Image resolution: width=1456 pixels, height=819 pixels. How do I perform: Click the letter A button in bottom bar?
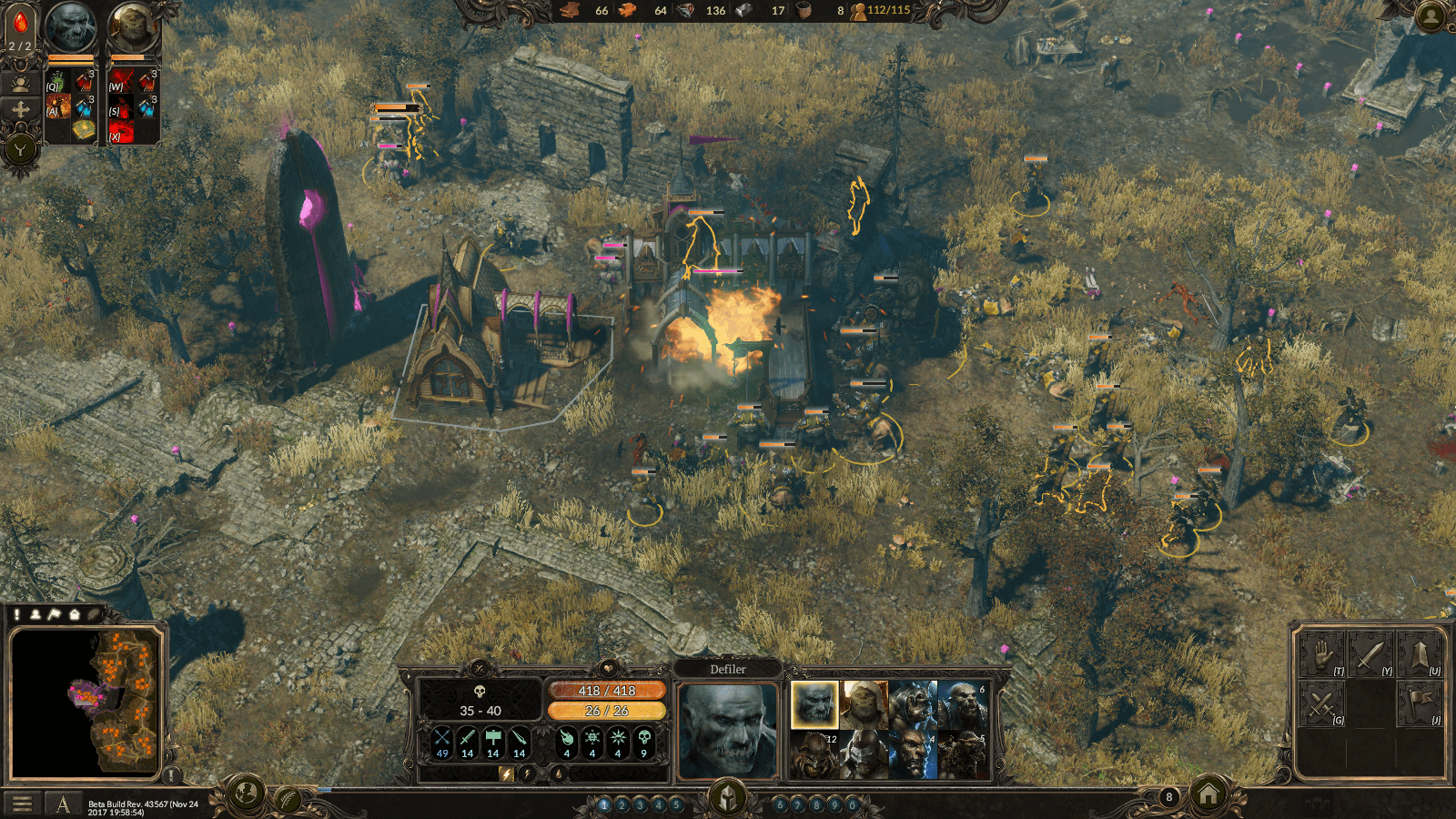(x=63, y=804)
